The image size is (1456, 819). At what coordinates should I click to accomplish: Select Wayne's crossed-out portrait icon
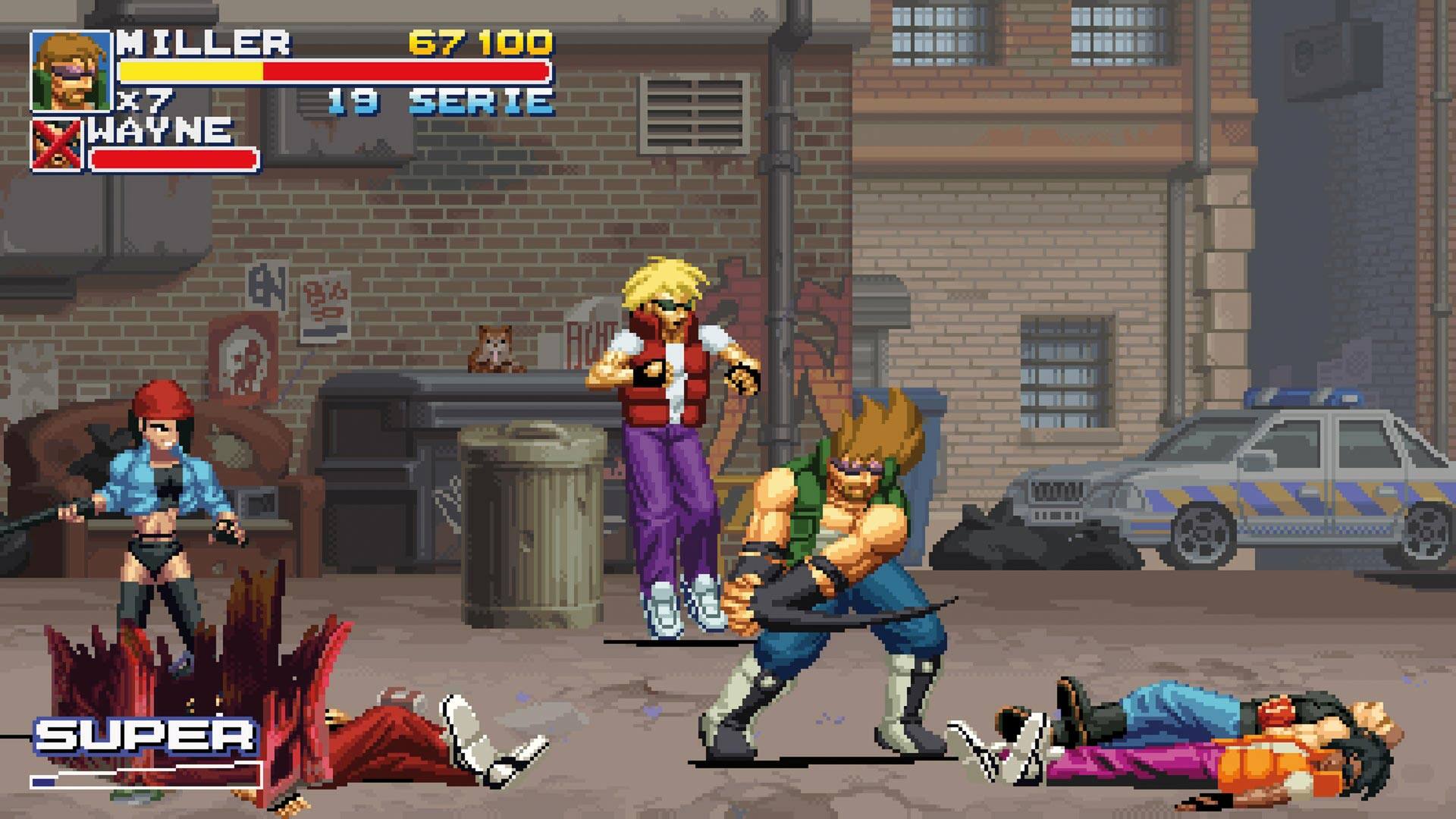57,144
